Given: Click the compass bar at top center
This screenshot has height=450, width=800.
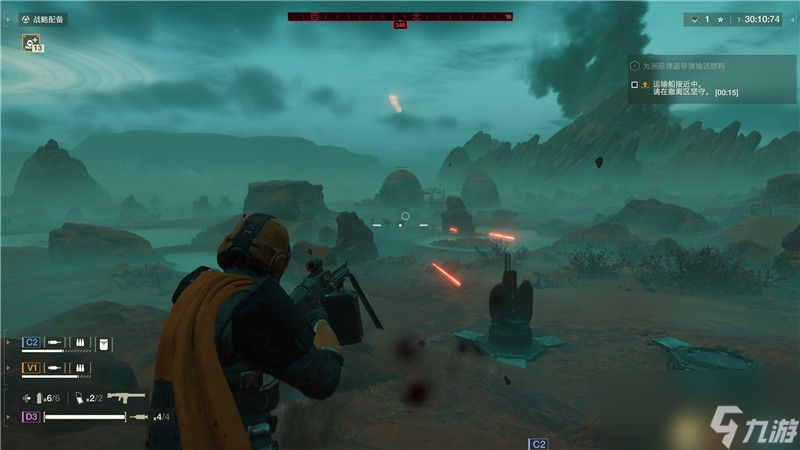Looking at the screenshot, I should tap(400, 16).
